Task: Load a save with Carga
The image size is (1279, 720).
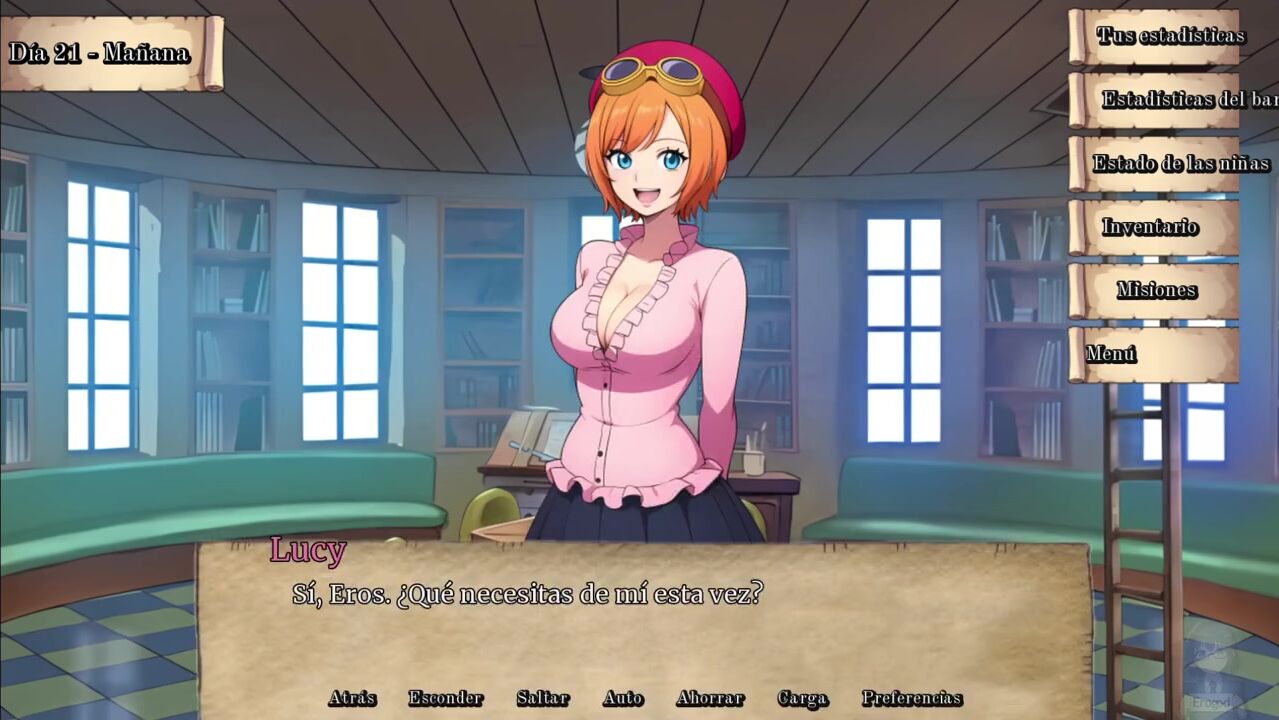Action: tap(802, 699)
